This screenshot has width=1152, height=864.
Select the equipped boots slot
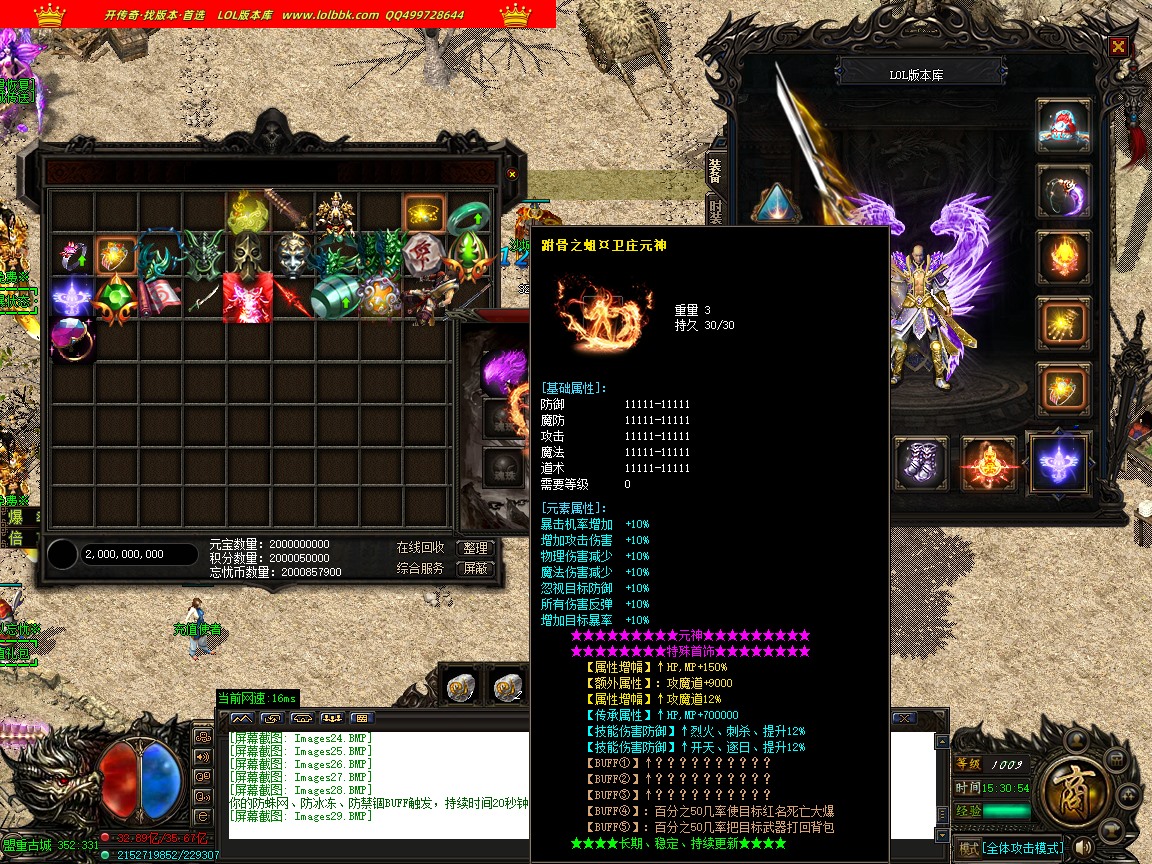(x=920, y=463)
